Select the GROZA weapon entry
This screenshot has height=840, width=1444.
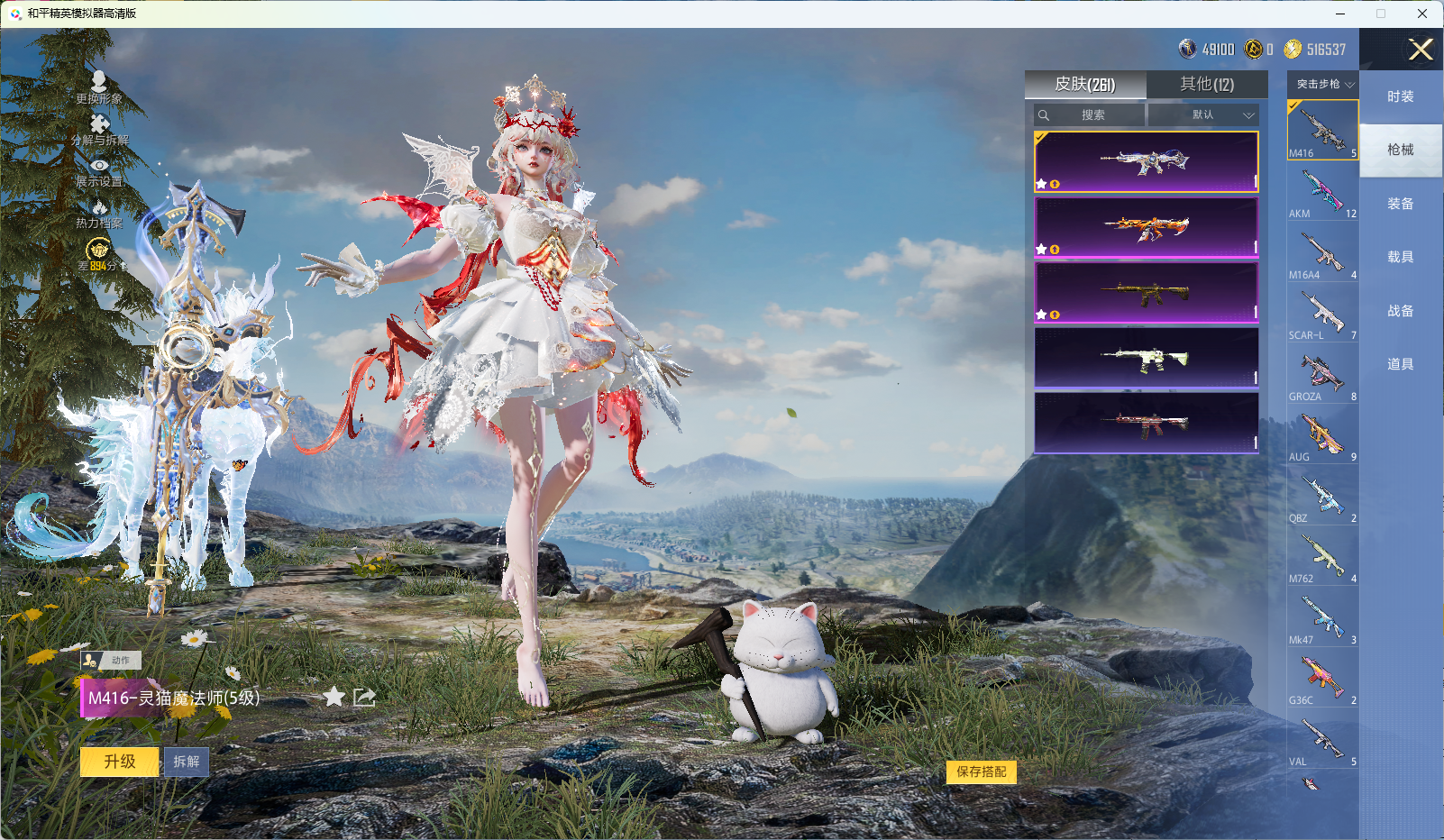click(1322, 374)
